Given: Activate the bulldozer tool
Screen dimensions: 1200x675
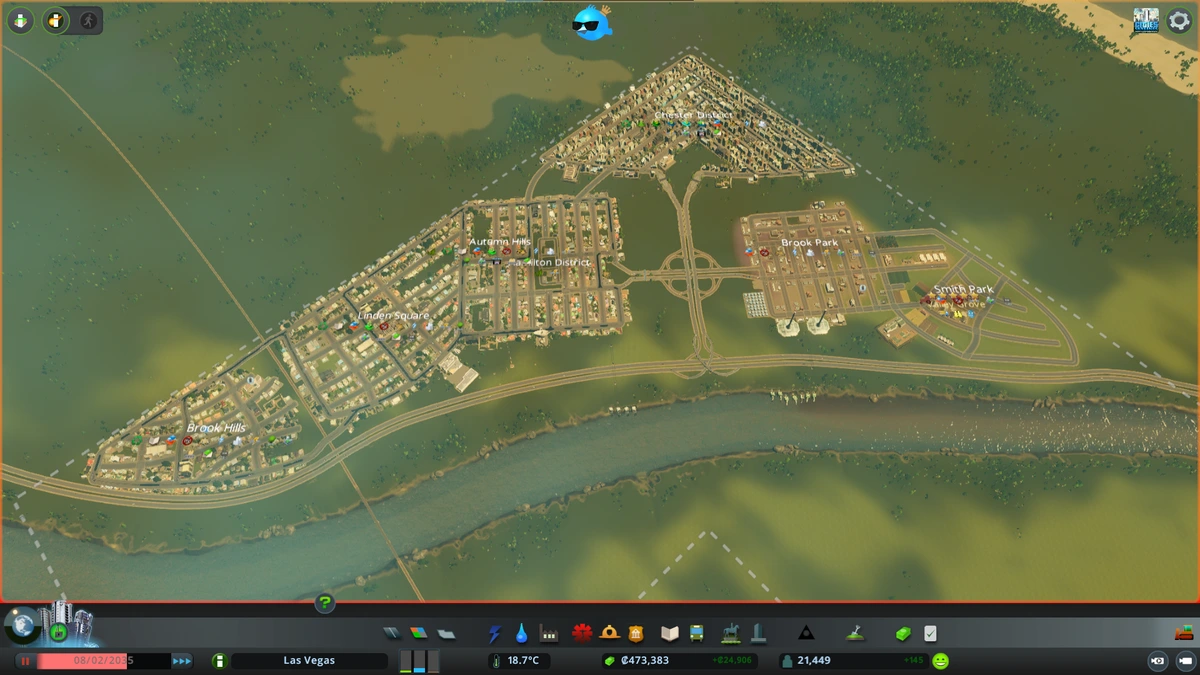Looking at the screenshot, I should tap(1183, 633).
